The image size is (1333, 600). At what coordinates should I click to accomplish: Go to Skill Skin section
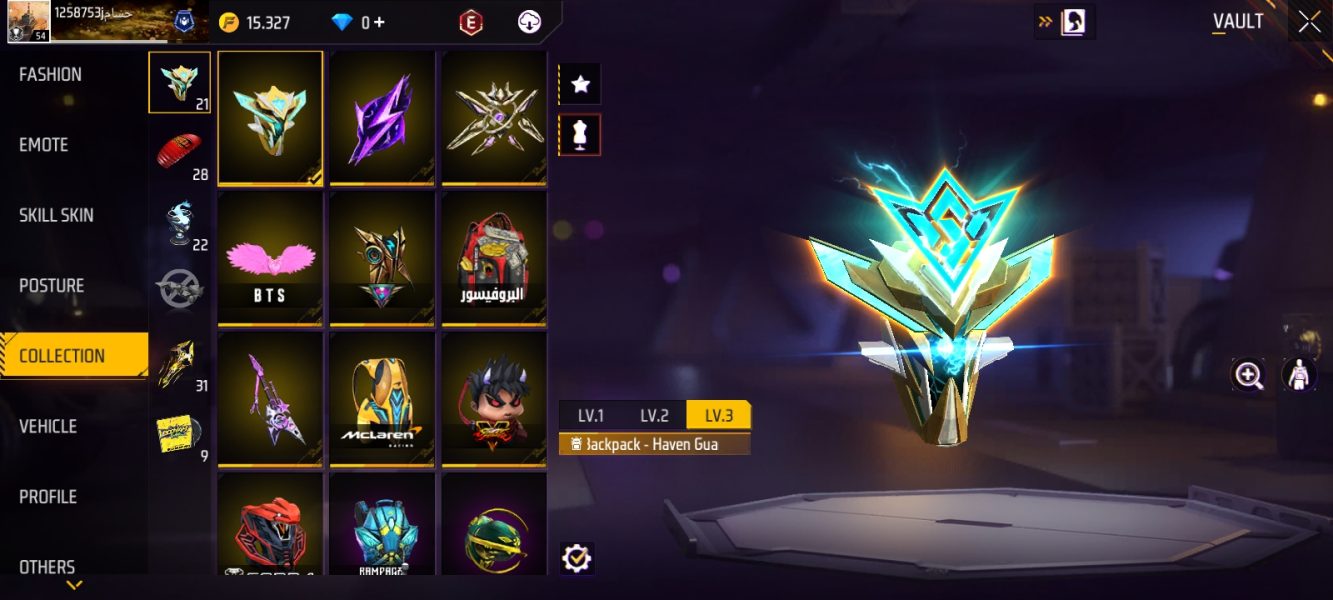coord(56,215)
